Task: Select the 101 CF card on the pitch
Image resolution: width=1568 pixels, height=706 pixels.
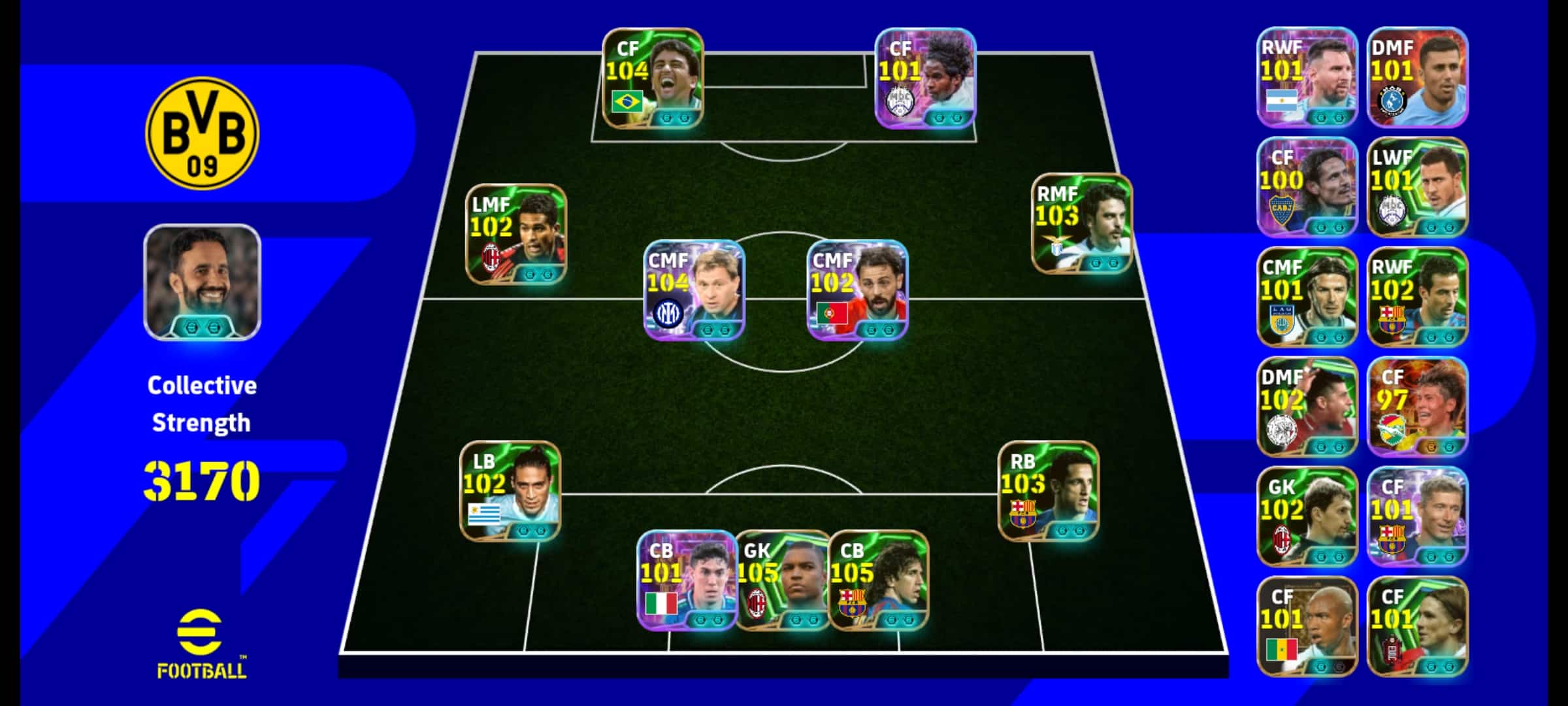Action: click(x=925, y=78)
